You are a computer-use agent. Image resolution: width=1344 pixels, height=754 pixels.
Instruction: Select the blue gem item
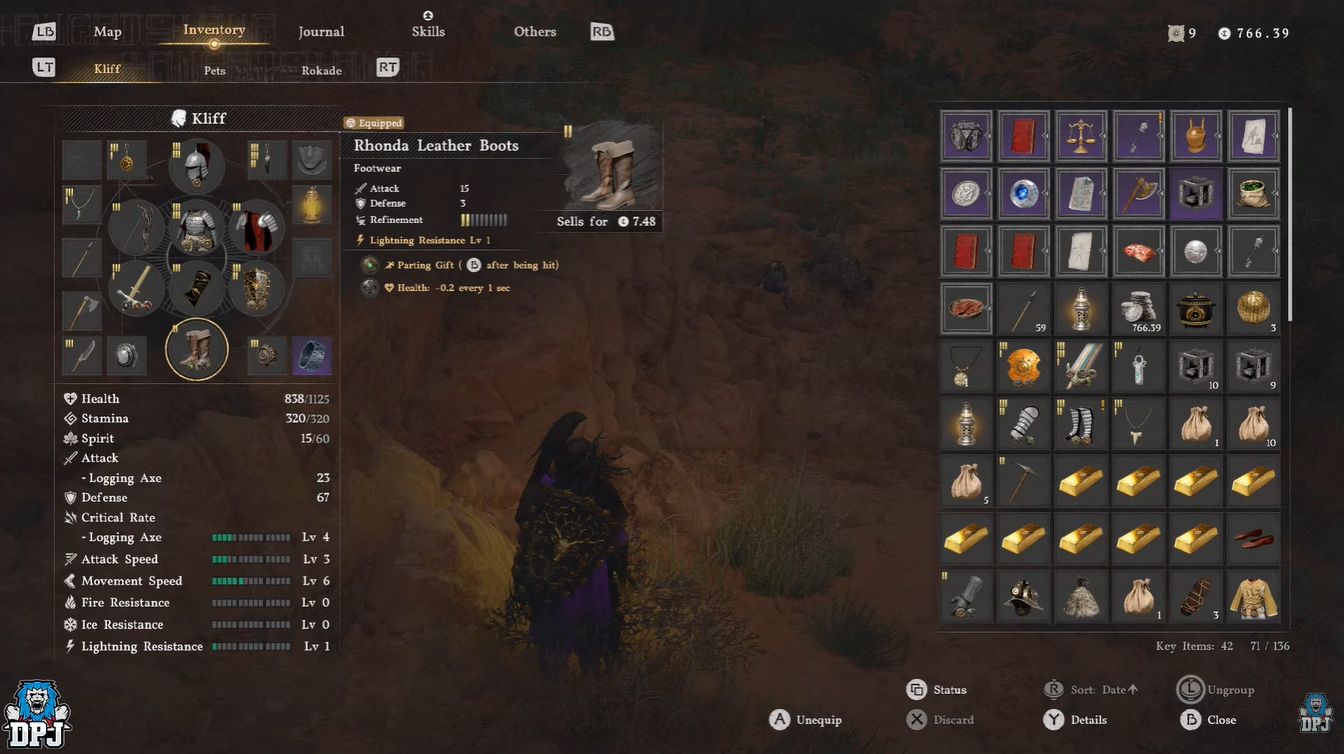(1023, 194)
